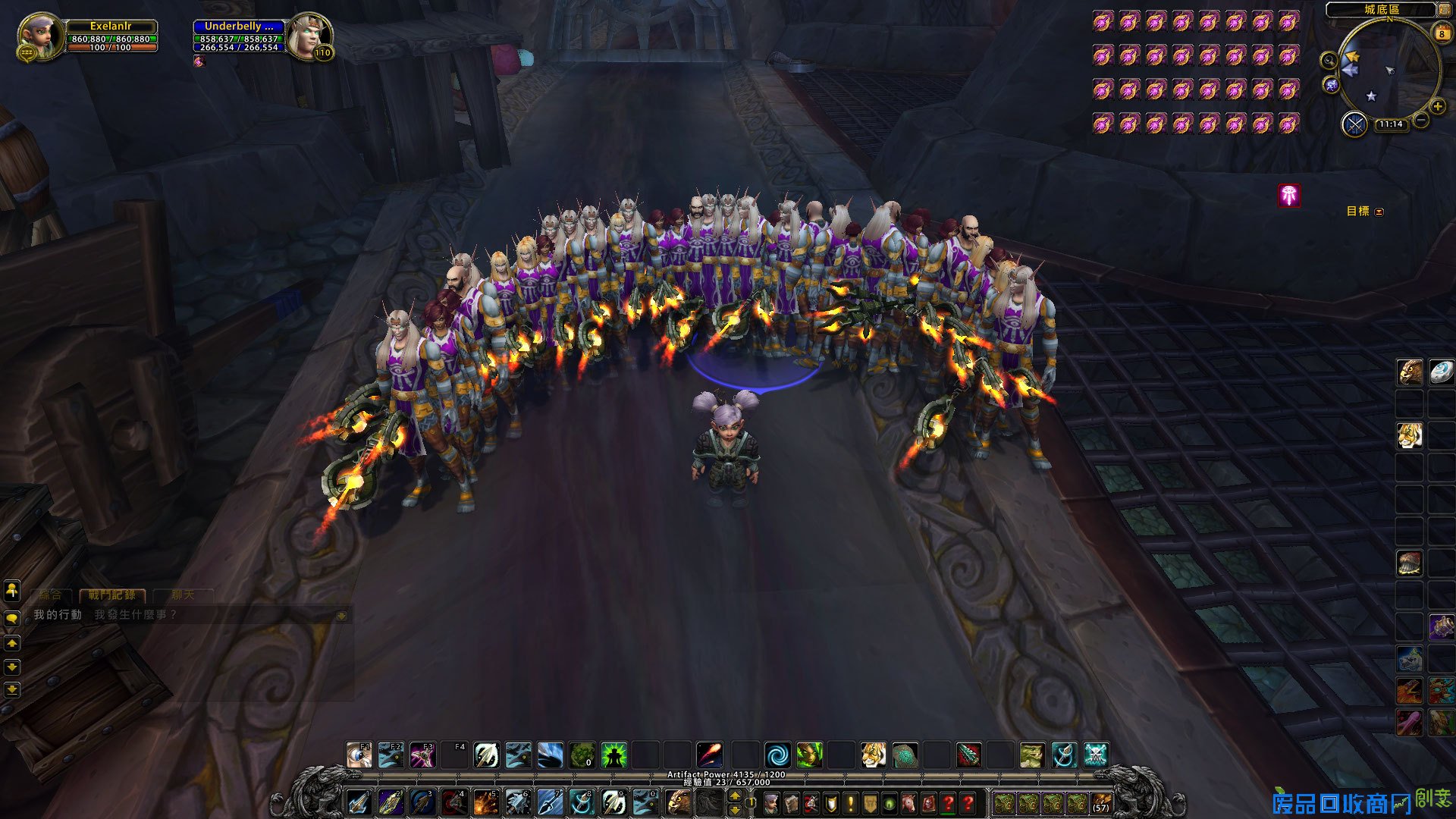Select the Underbelly target portrait
The image size is (1456, 819).
(307, 36)
